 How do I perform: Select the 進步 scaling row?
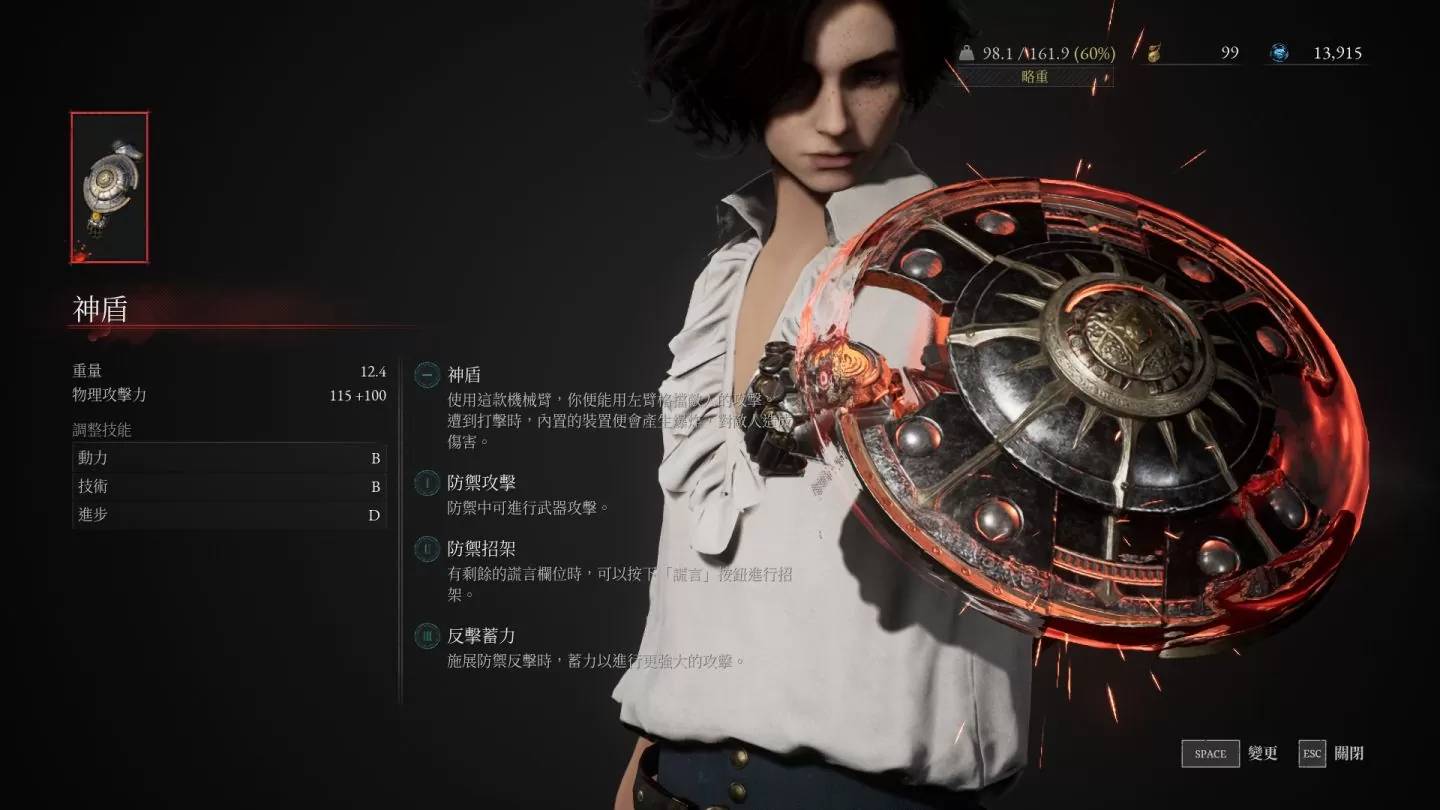(229, 515)
